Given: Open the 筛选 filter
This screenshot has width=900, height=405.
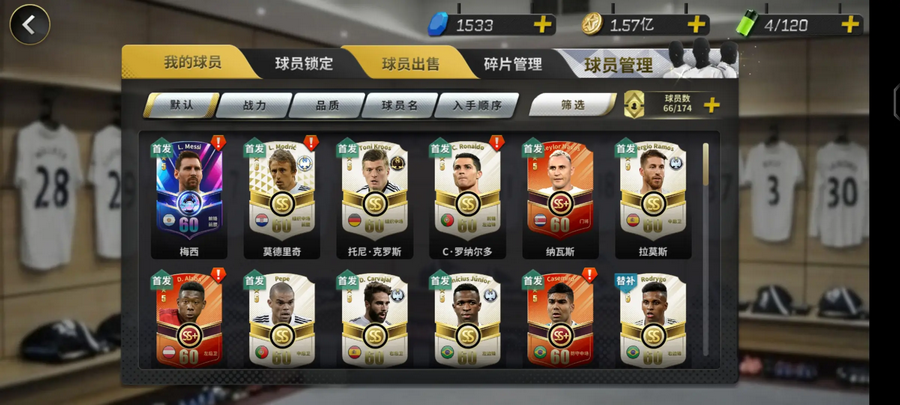Looking at the screenshot, I should [573, 104].
